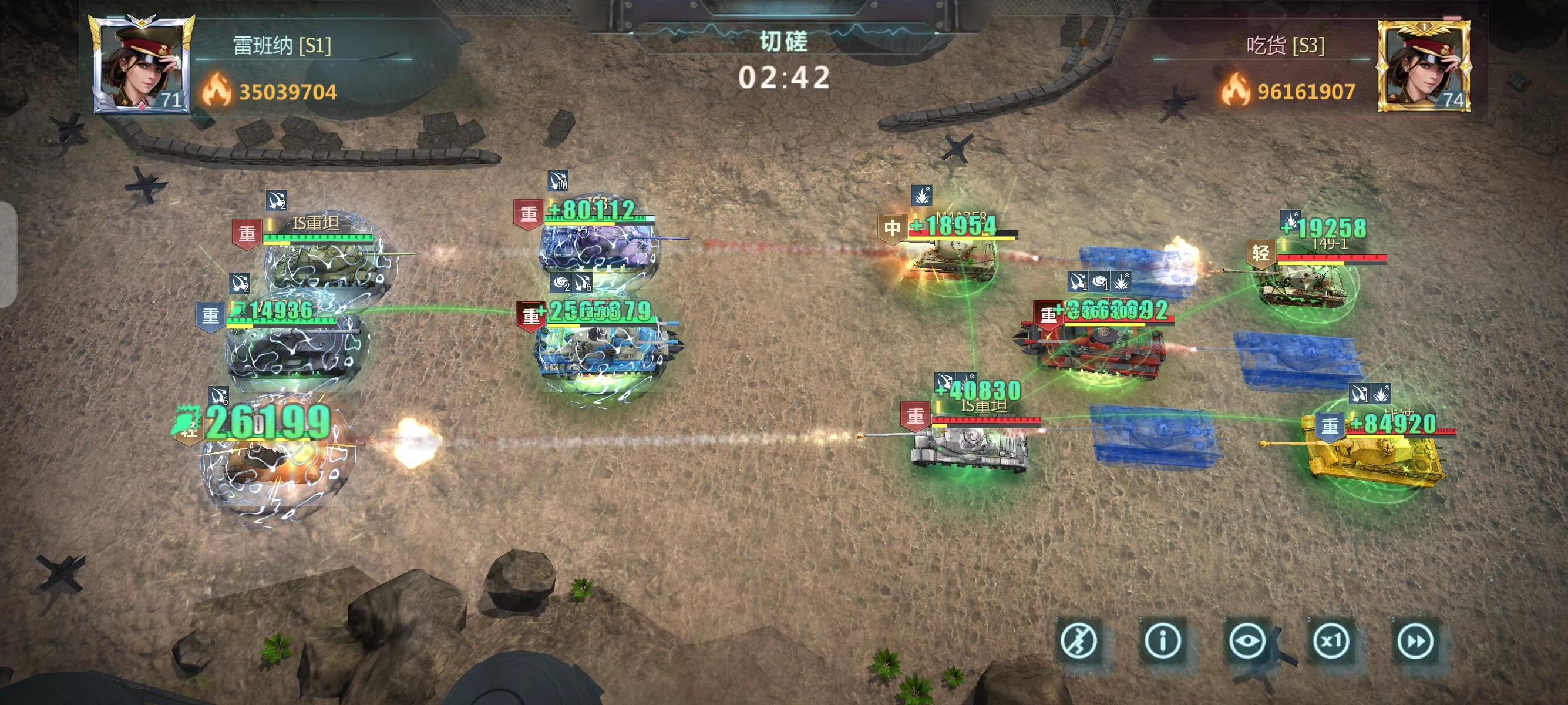Image resolution: width=1568 pixels, height=705 pixels.
Task: Open the battle info panel
Action: pos(1163,641)
